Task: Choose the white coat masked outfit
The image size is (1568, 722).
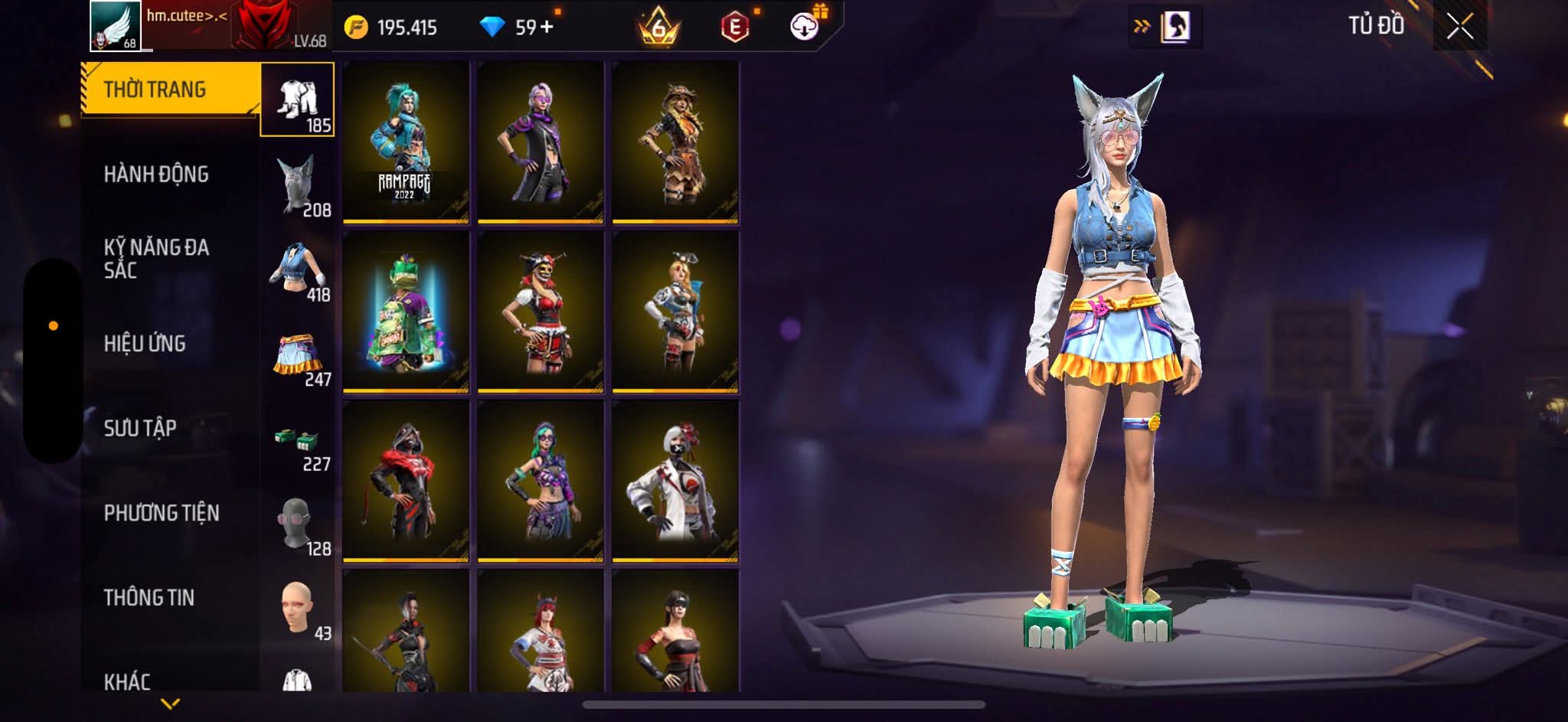Action: coord(675,482)
